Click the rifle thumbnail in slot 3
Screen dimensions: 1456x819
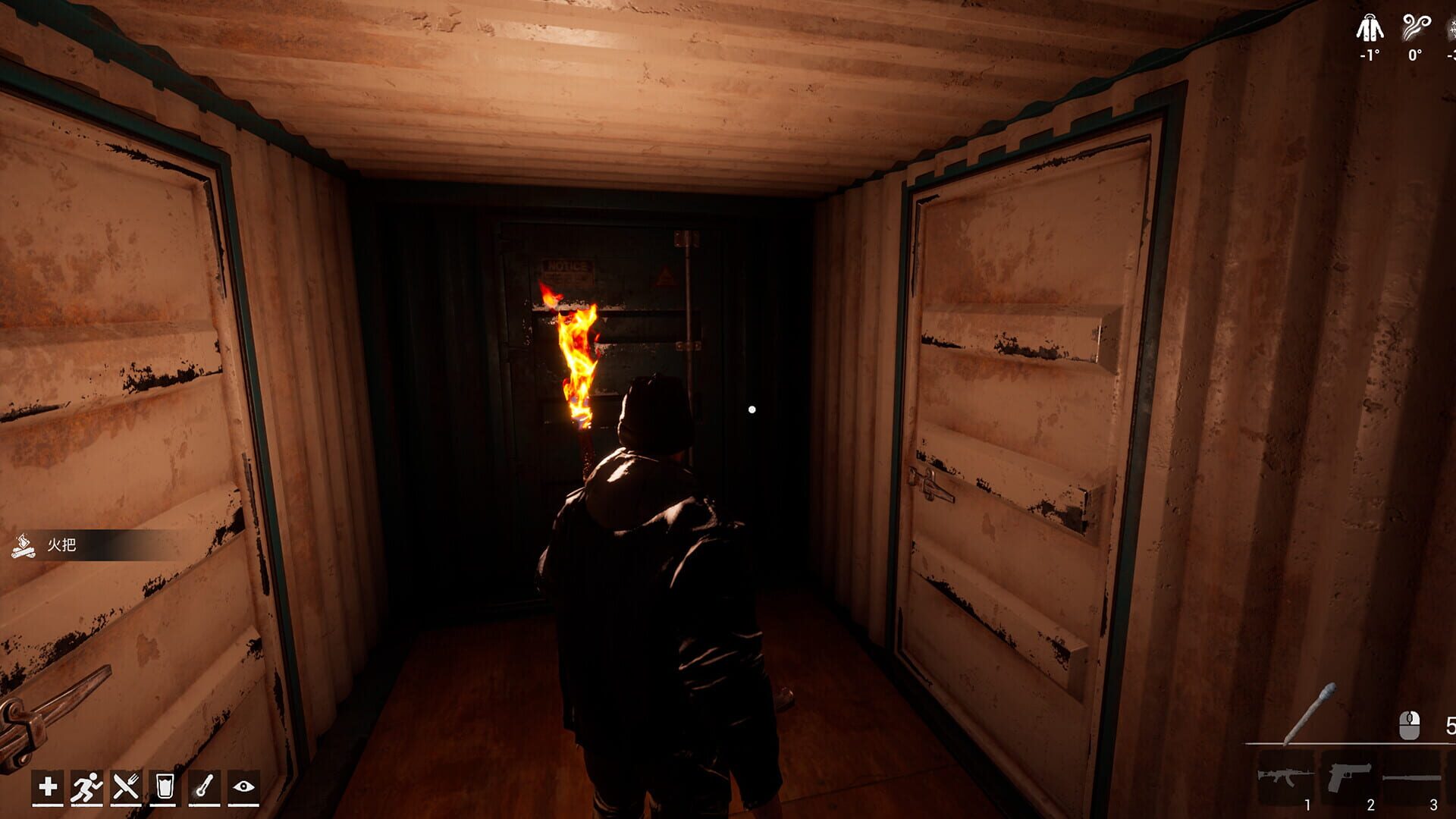(1411, 777)
